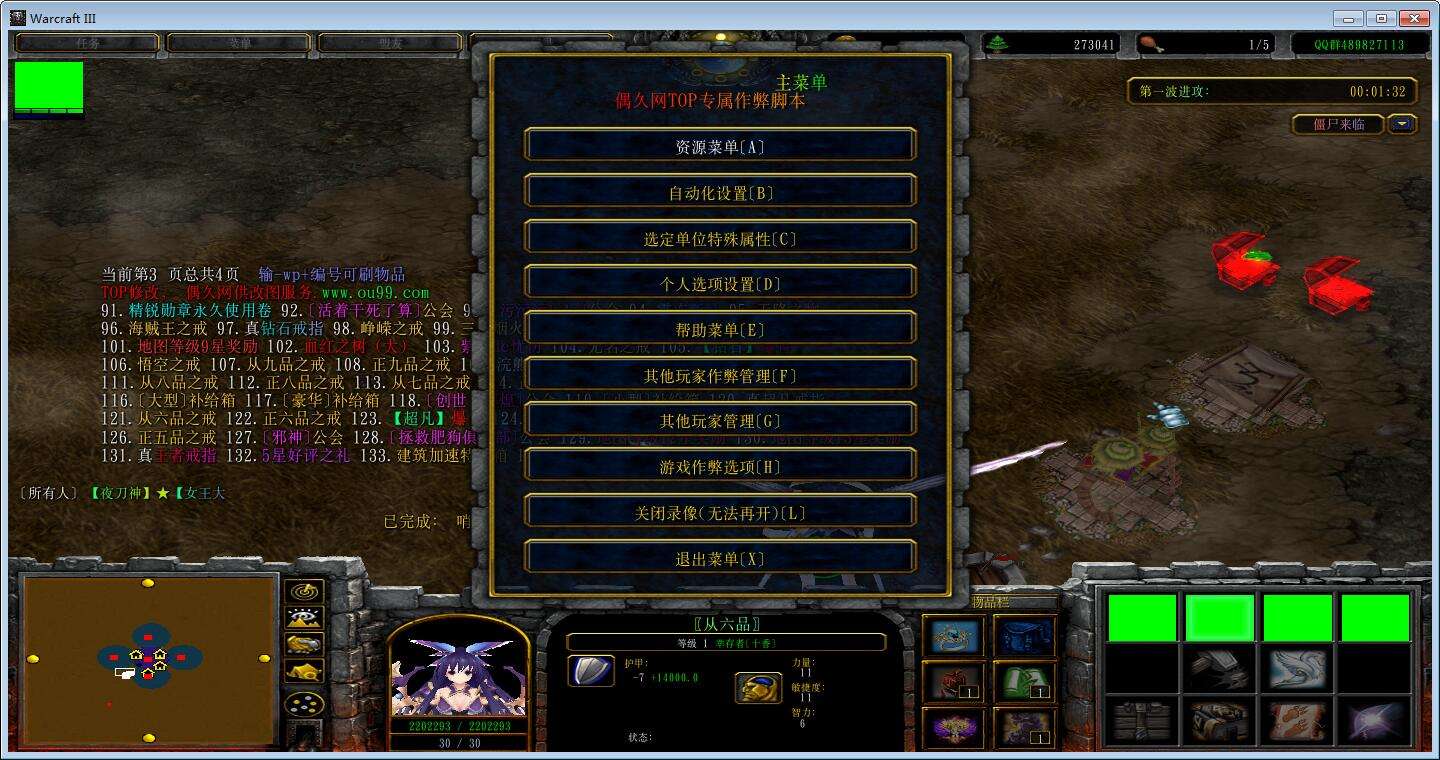Open 游戏作弊选项[H] from the main menu
Image resolution: width=1440 pixels, height=760 pixels.
coord(718,465)
